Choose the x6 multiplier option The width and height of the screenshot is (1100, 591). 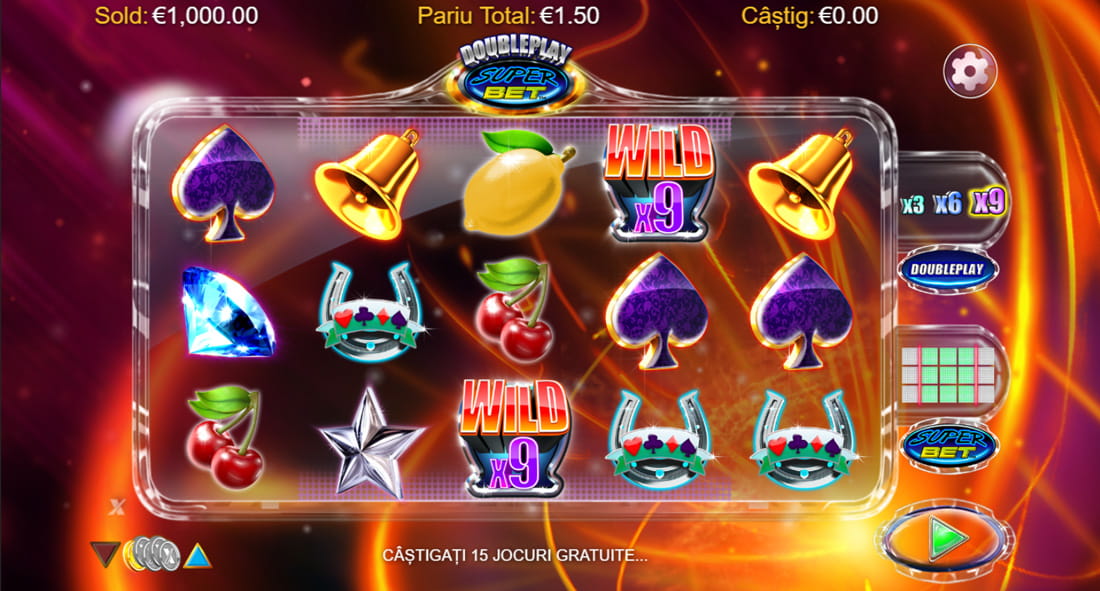click(947, 204)
